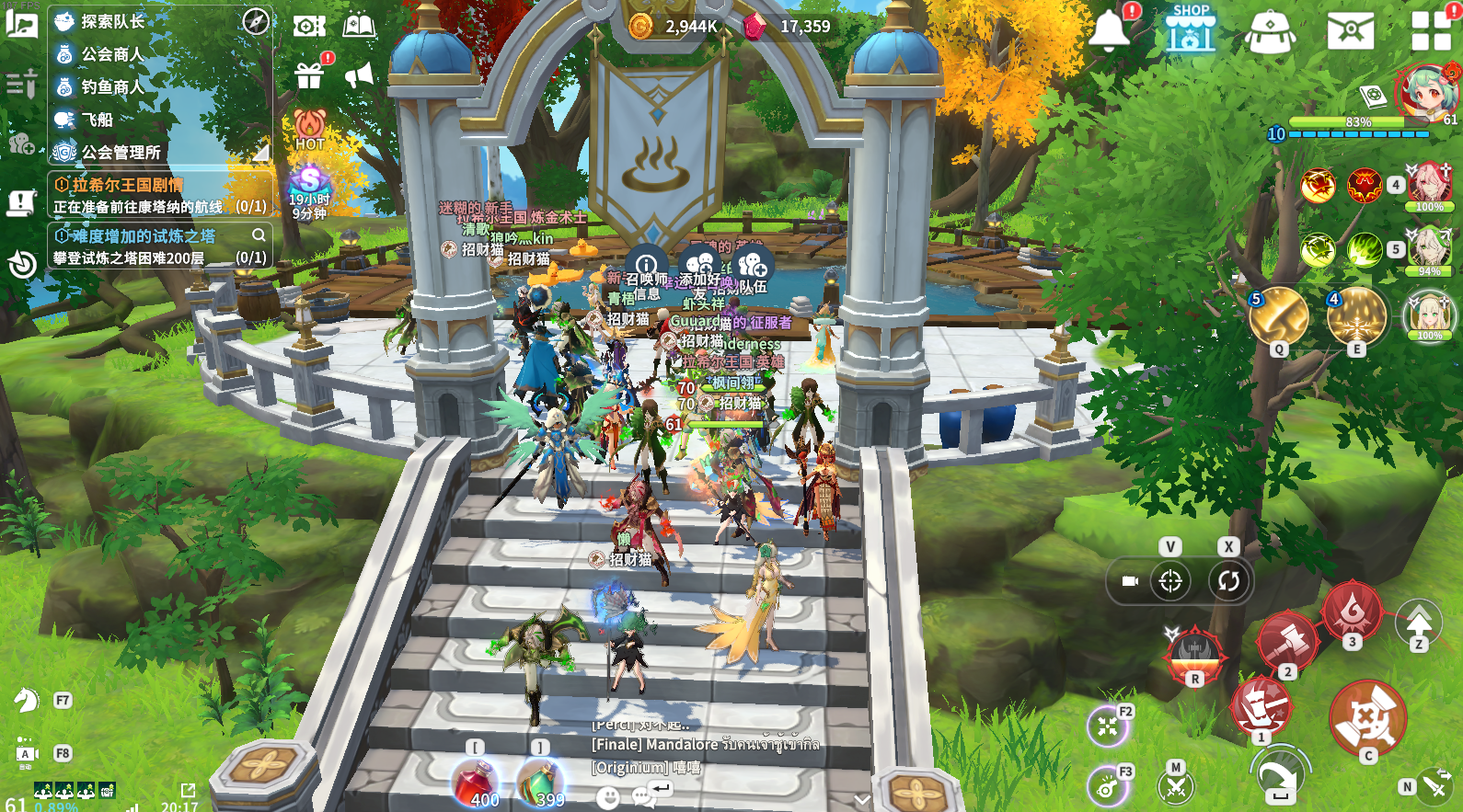Open the mail envelope
The image size is (1463, 812).
(x=1350, y=30)
